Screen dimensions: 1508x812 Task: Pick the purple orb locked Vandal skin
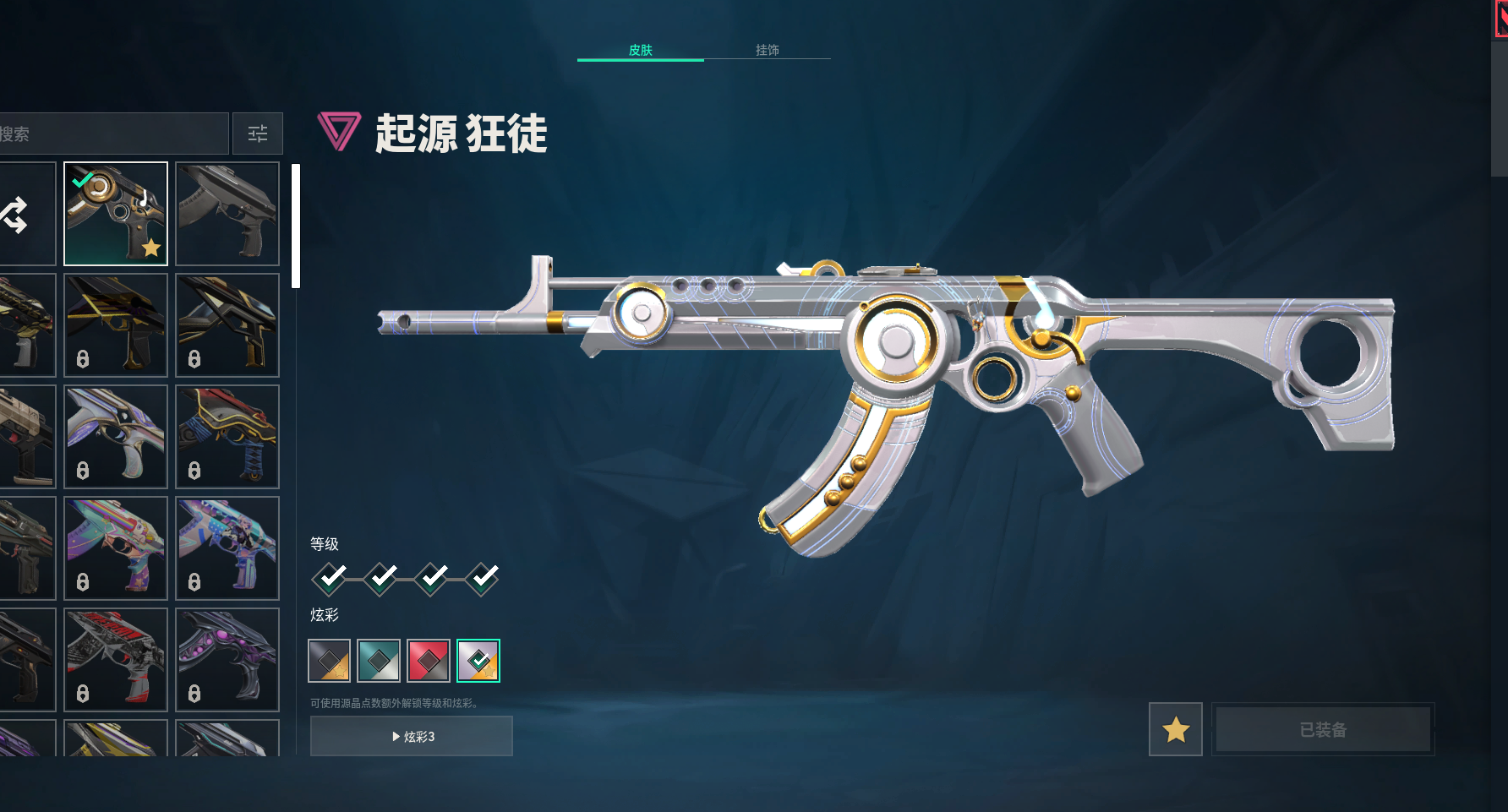pyautogui.click(x=227, y=660)
